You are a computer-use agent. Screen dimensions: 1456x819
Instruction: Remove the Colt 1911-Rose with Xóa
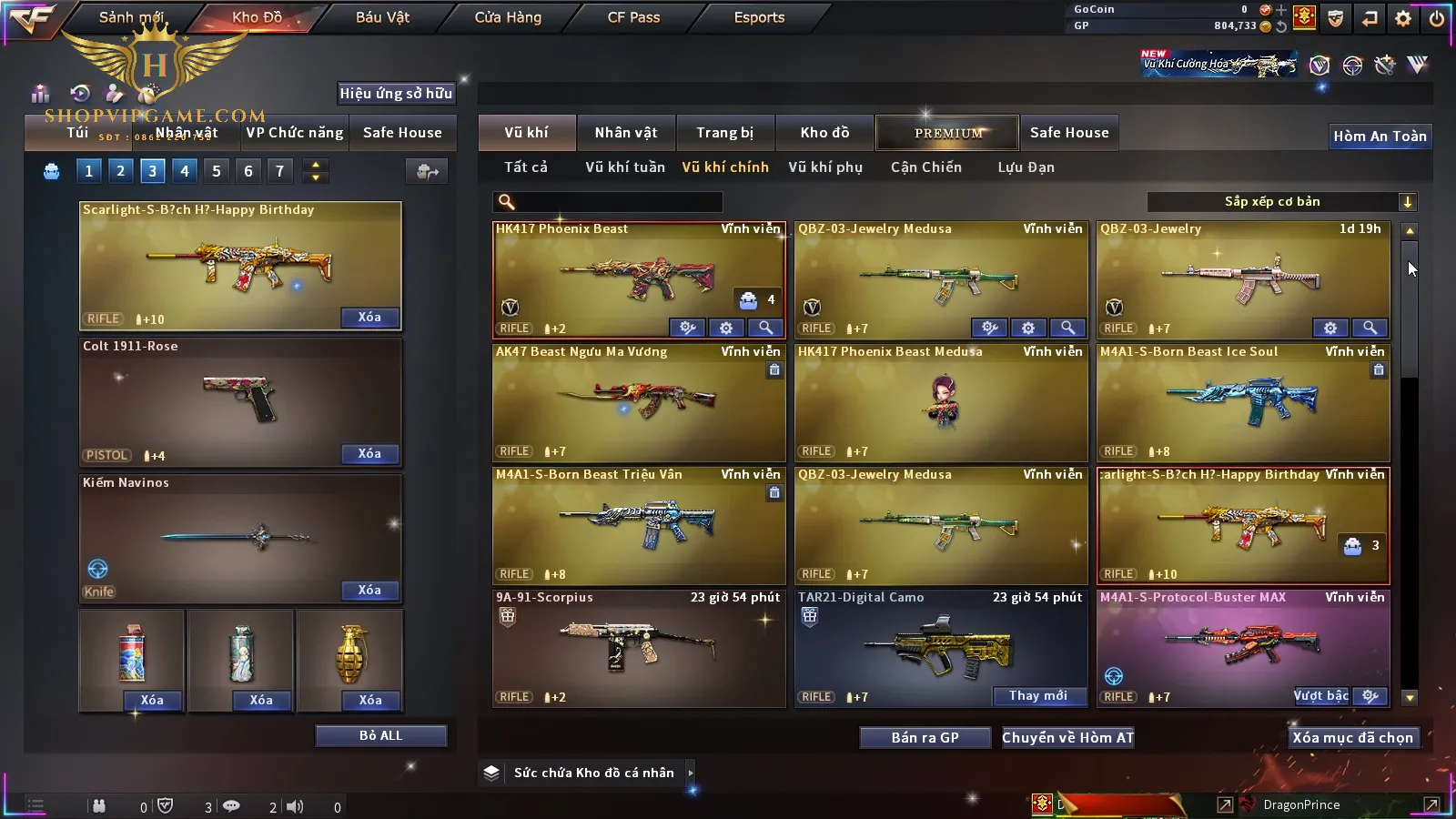click(369, 453)
